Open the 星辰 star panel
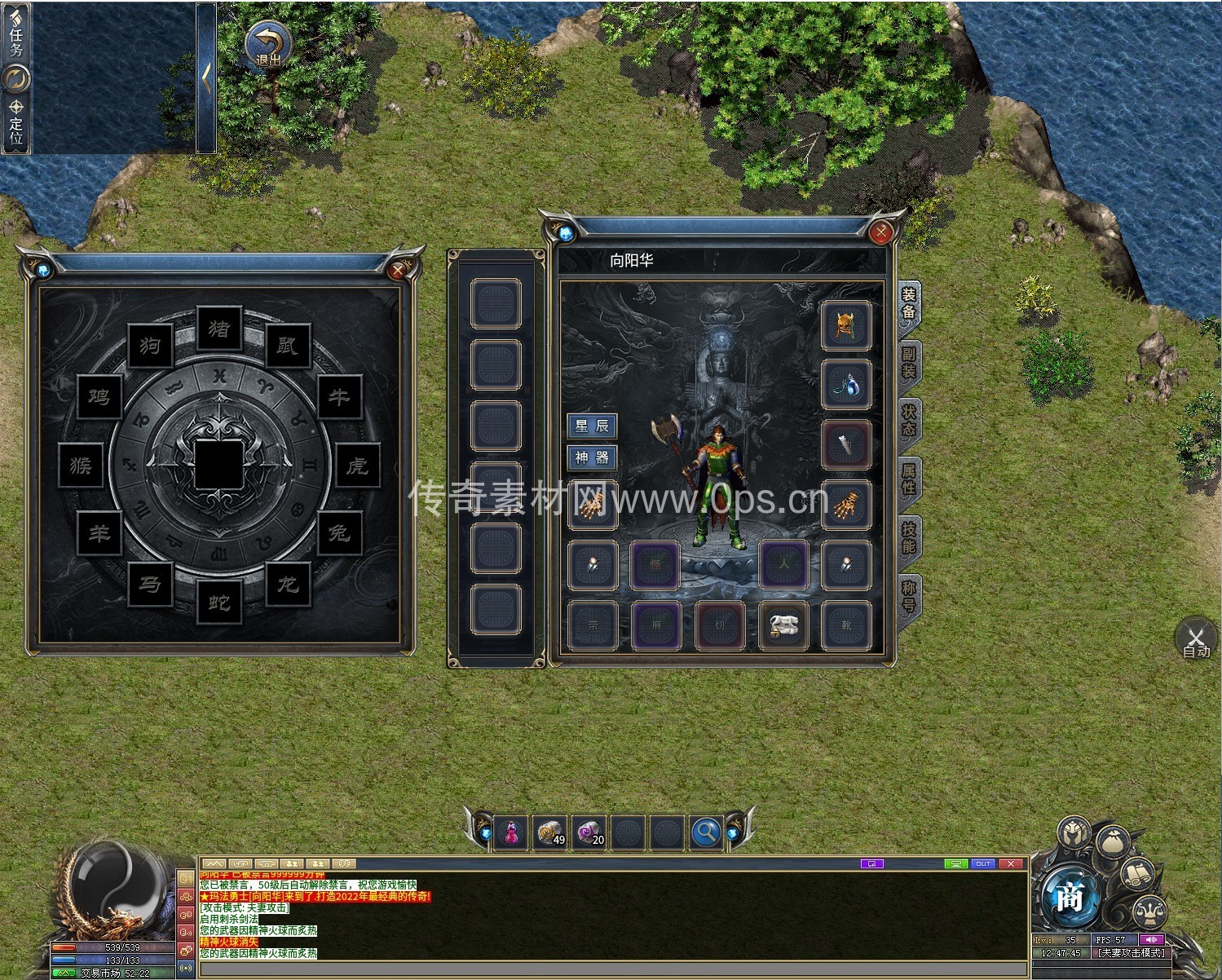The height and width of the screenshot is (980, 1222). 592,426
